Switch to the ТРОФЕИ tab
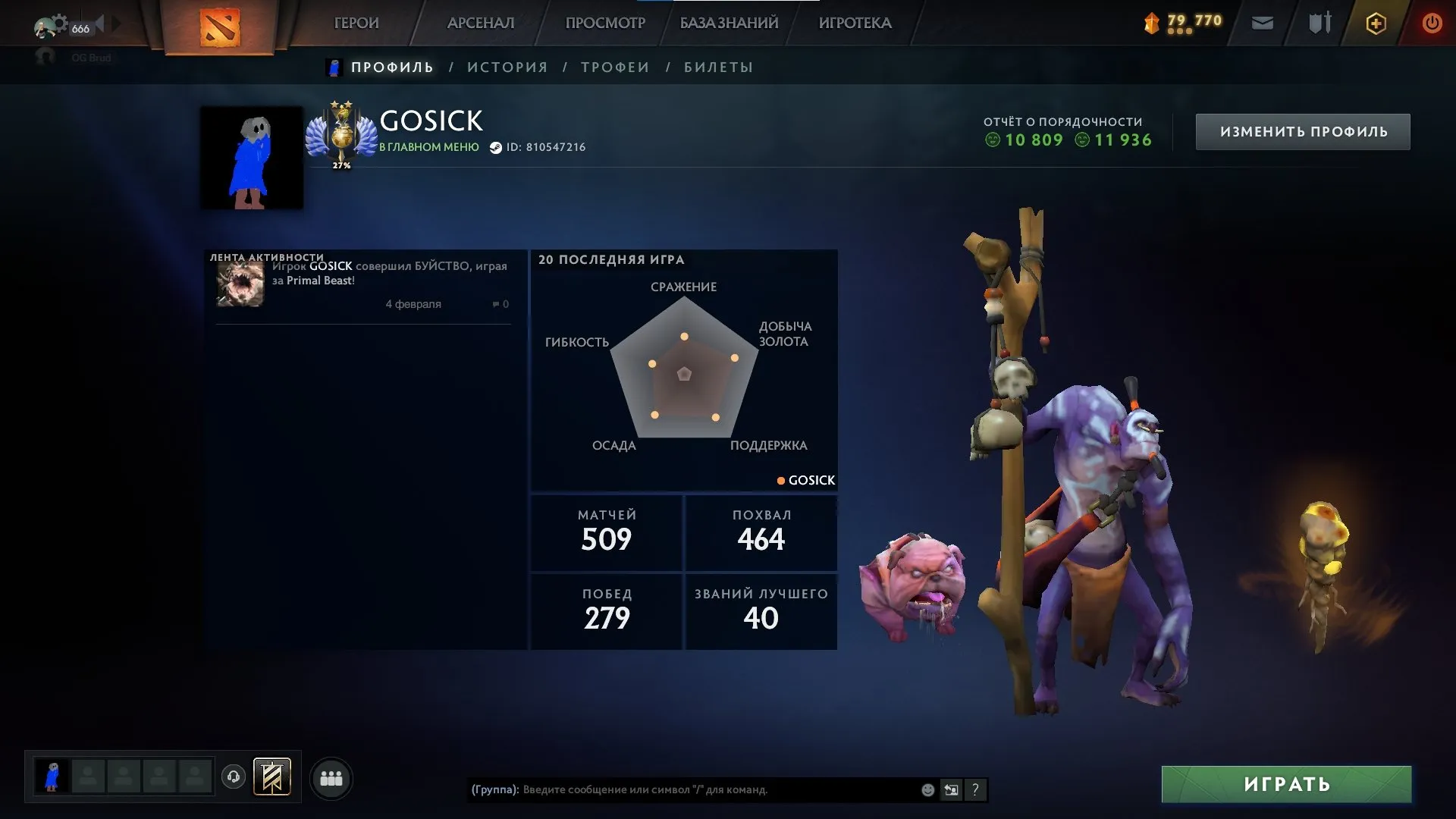The height and width of the screenshot is (819, 1456). pyautogui.click(x=615, y=67)
